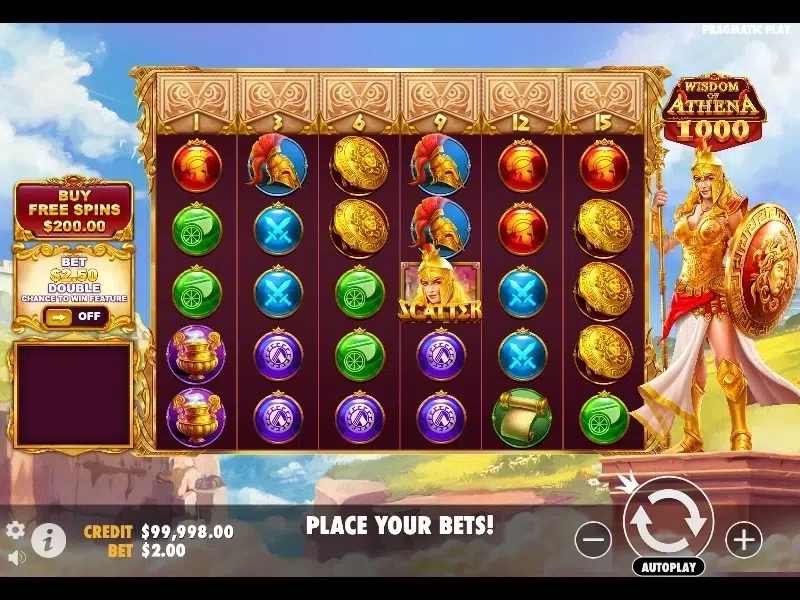Show the game info paytable

47,540
